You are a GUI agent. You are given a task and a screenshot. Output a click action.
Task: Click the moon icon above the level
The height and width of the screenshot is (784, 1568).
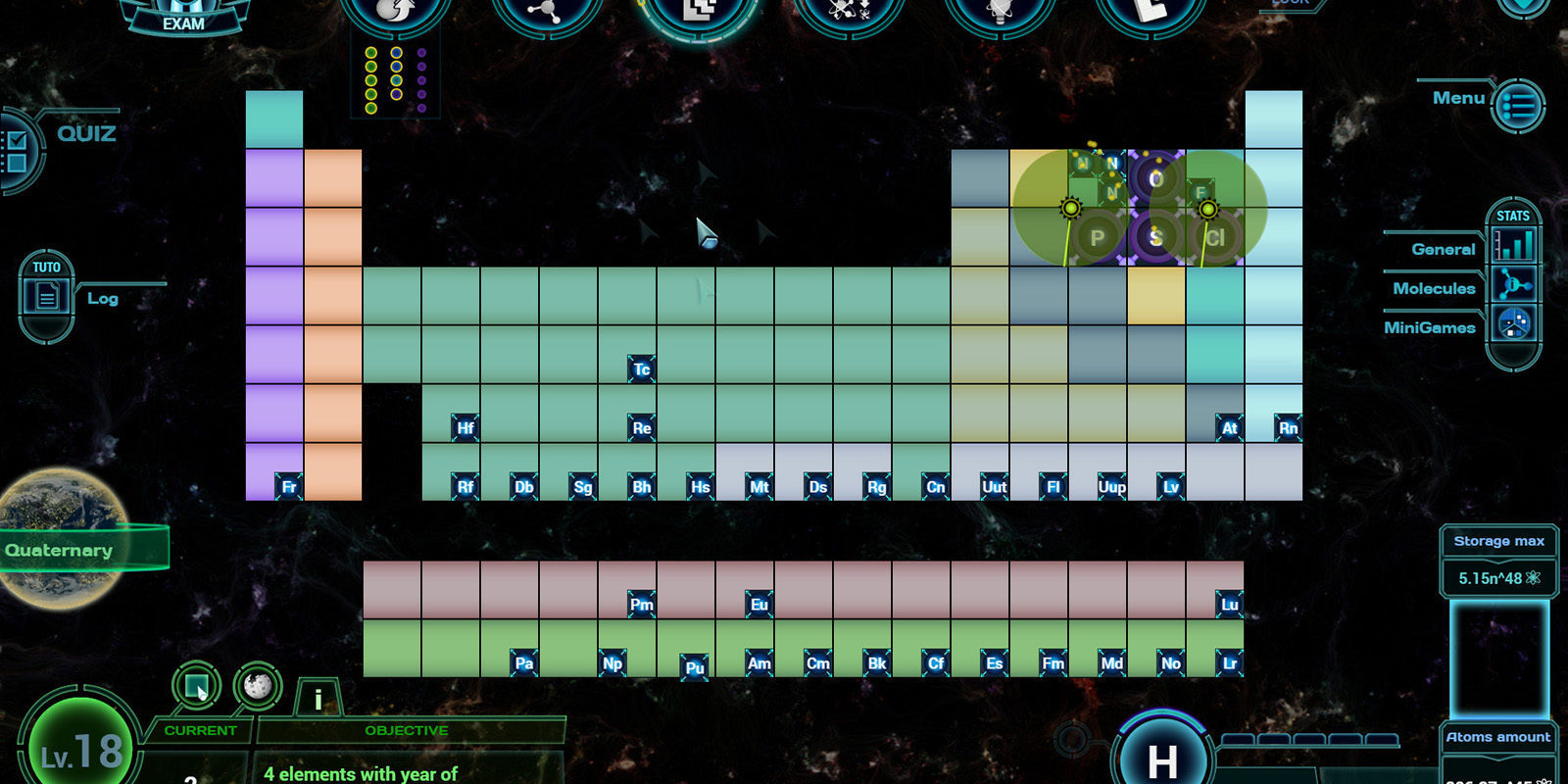[x=258, y=685]
